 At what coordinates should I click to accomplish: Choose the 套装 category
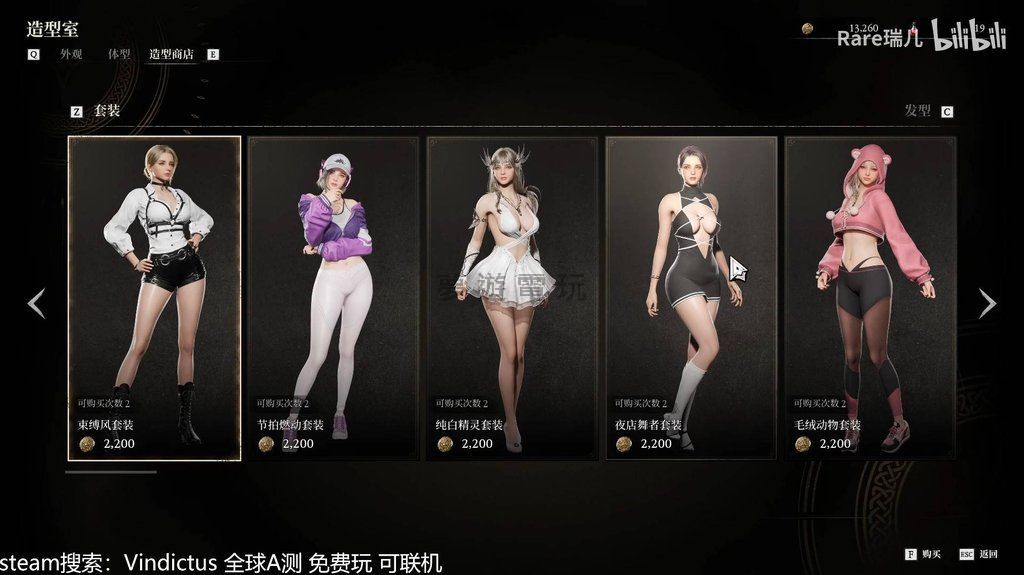(107, 111)
